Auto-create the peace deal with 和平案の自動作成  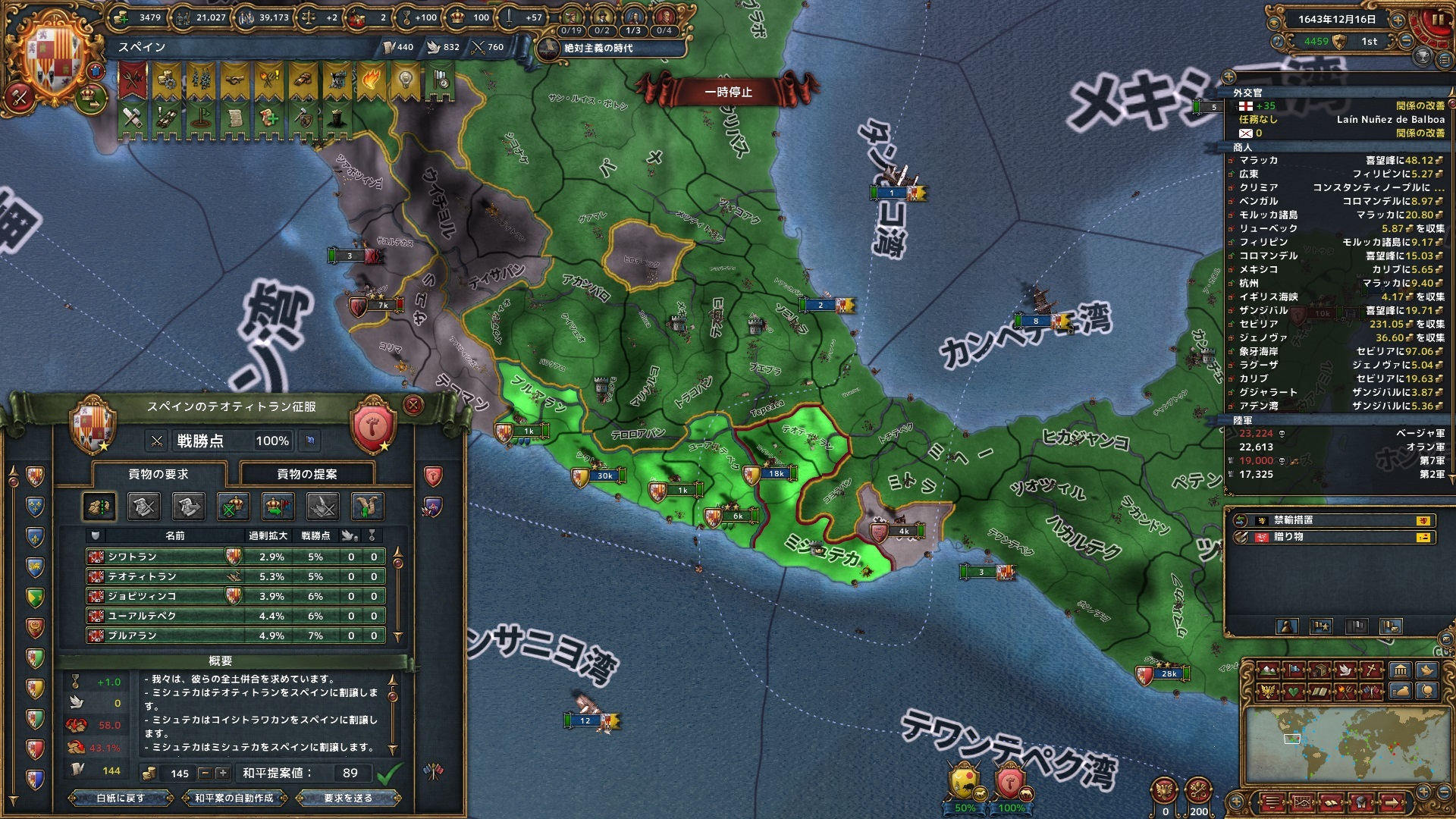pyautogui.click(x=234, y=798)
